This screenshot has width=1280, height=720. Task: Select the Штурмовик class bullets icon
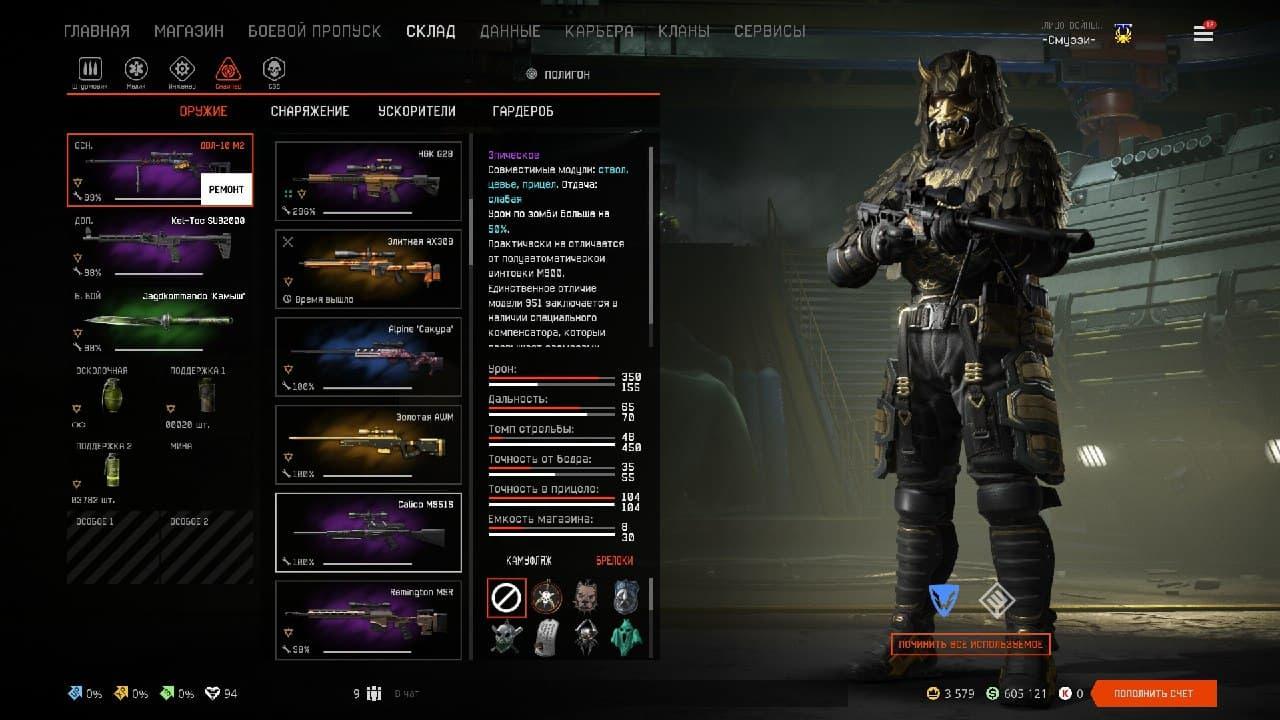point(90,70)
